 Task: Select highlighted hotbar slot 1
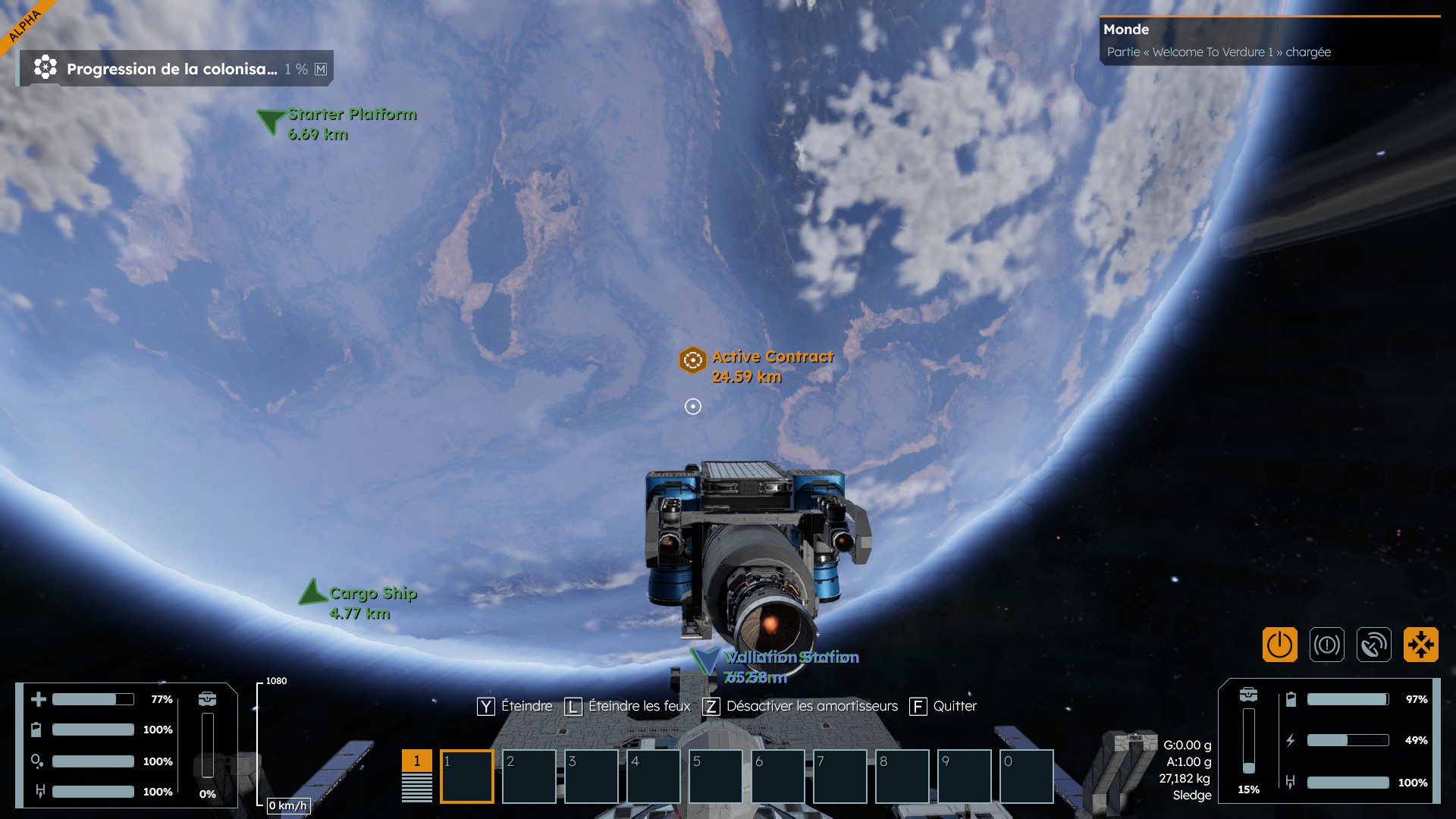466,776
